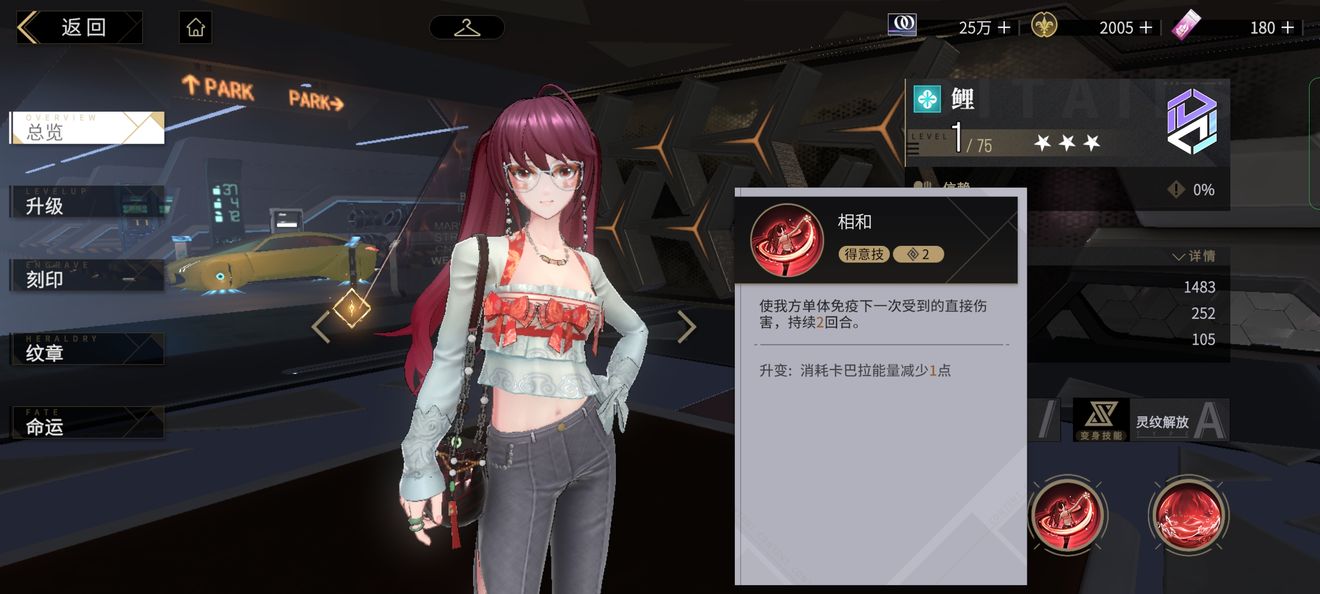1320x594 pixels.
Task: Open the home screen via house icon
Action: click(196, 27)
